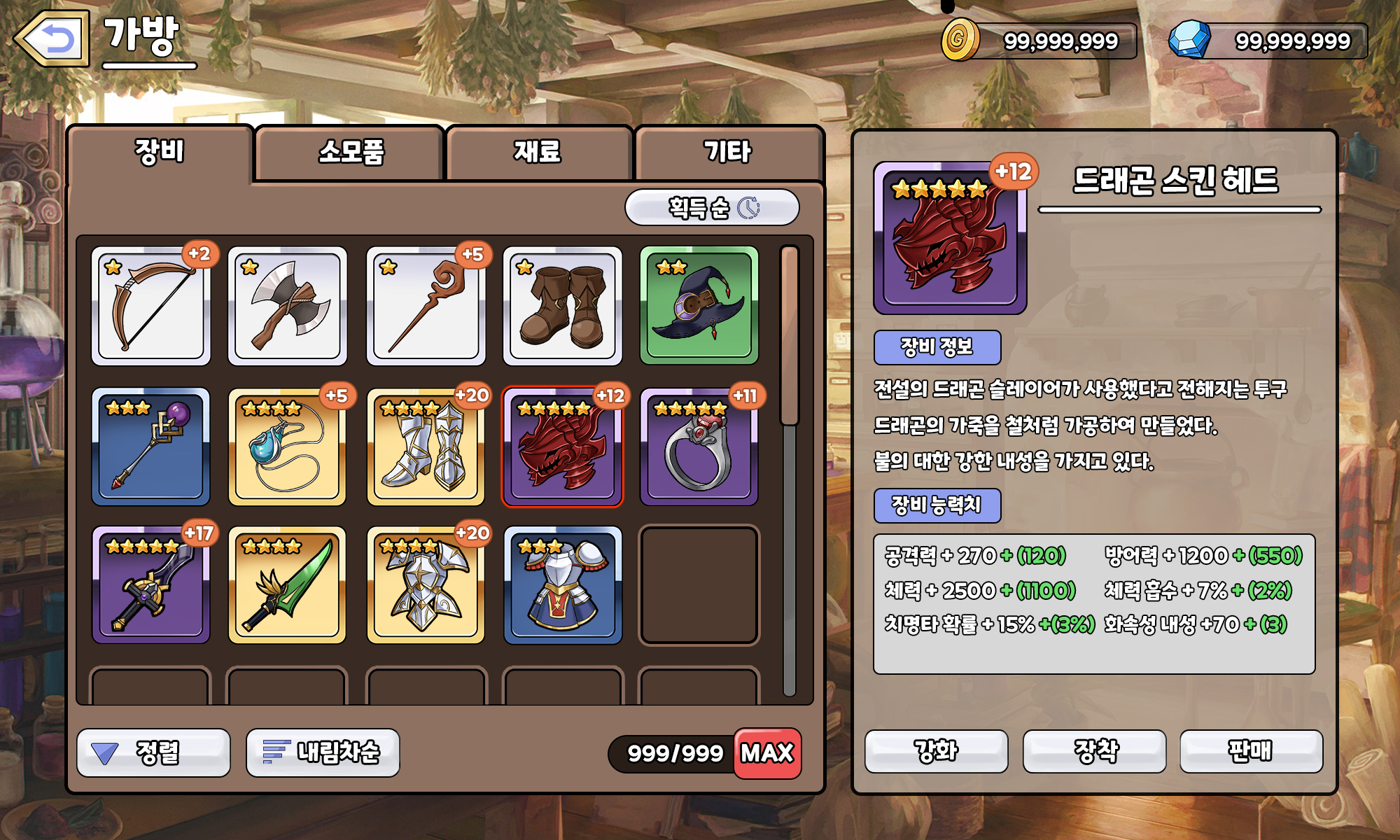Image resolution: width=1400 pixels, height=840 pixels.
Task: Choose the blue potion necklace slot
Action: 288,447
